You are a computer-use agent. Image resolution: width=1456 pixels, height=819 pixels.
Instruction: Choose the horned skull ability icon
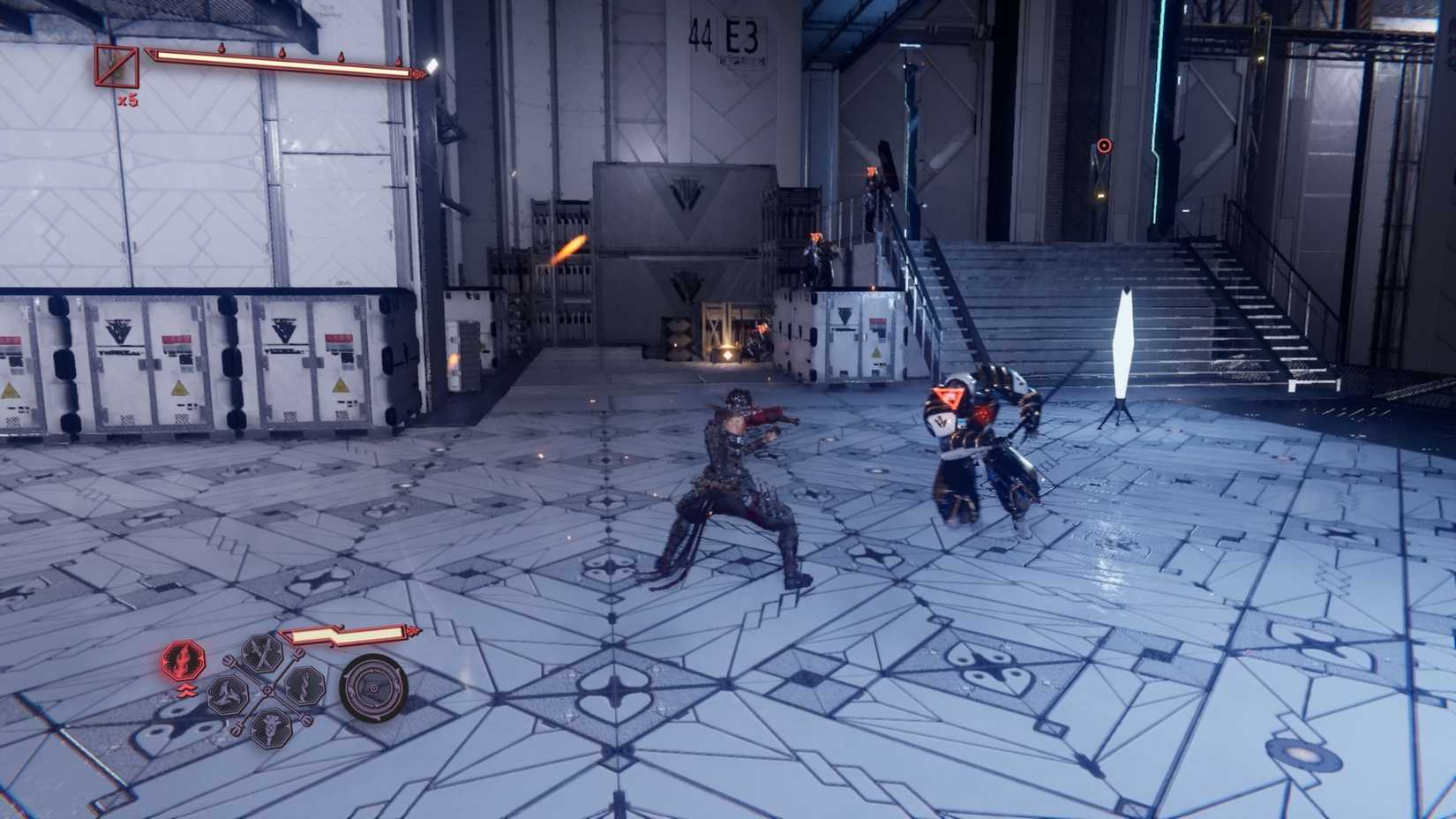pos(270,727)
